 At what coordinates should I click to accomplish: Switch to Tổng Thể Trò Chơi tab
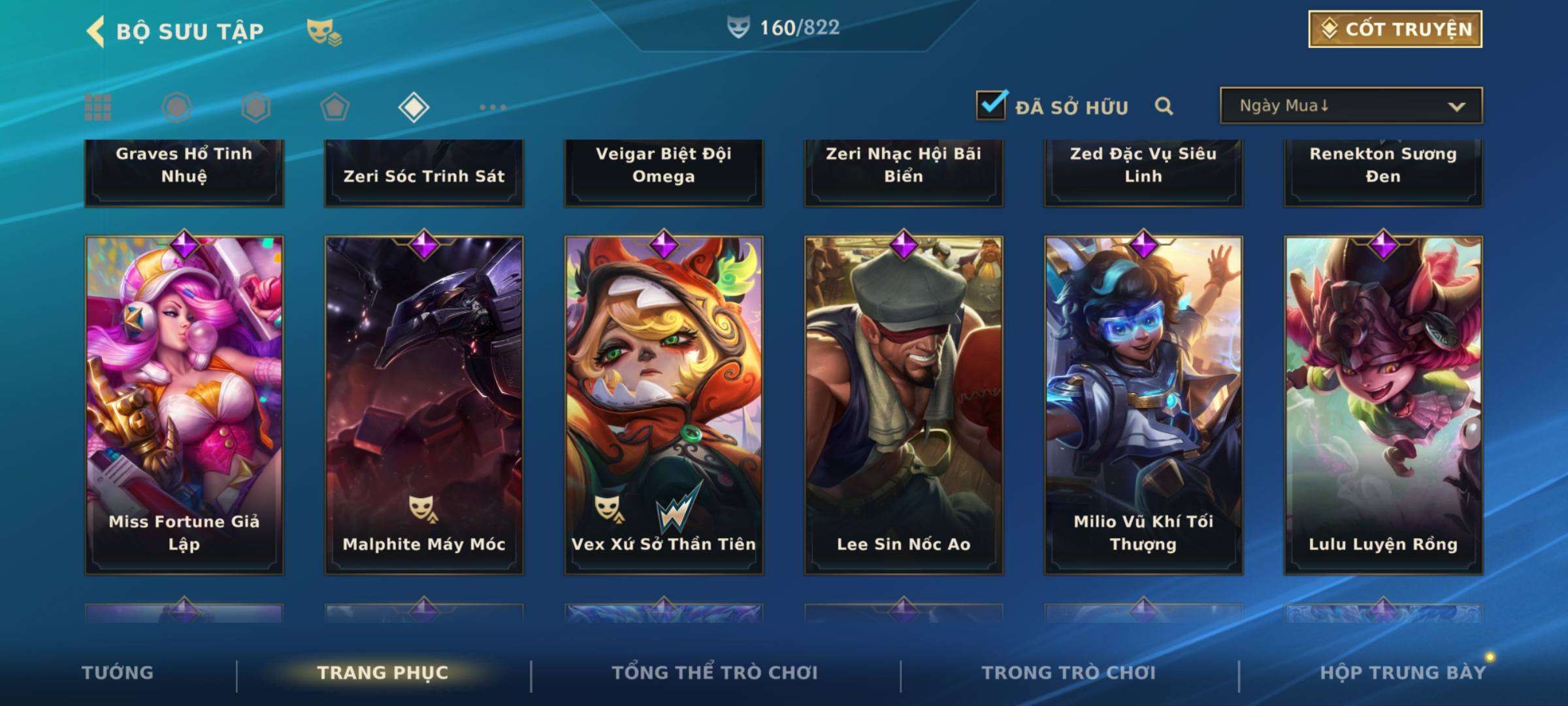click(x=715, y=673)
